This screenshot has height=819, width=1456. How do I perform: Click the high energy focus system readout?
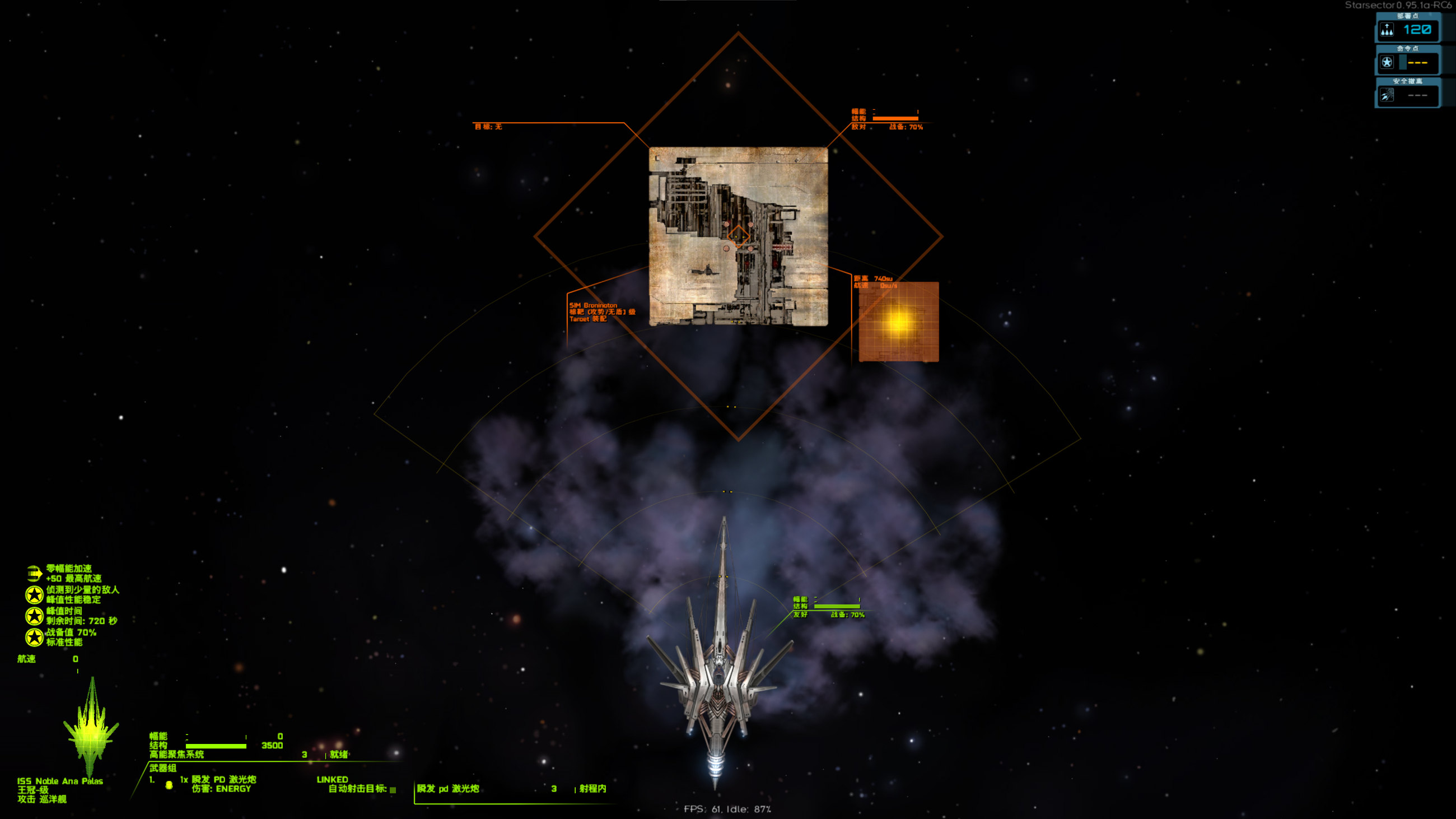coord(176,755)
